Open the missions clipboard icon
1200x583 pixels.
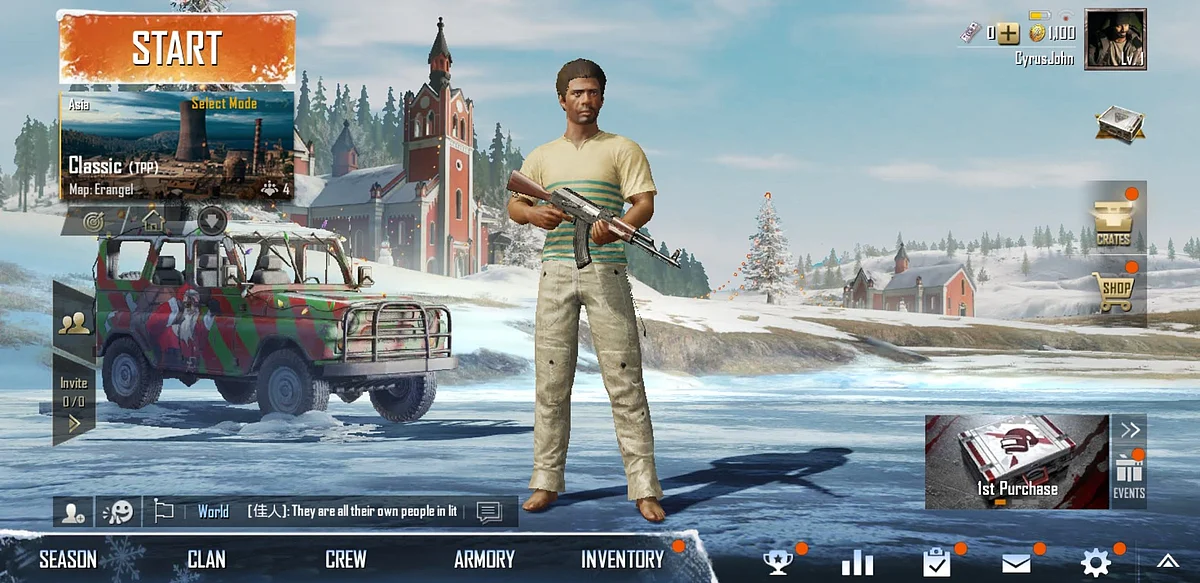click(x=937, y=563)
